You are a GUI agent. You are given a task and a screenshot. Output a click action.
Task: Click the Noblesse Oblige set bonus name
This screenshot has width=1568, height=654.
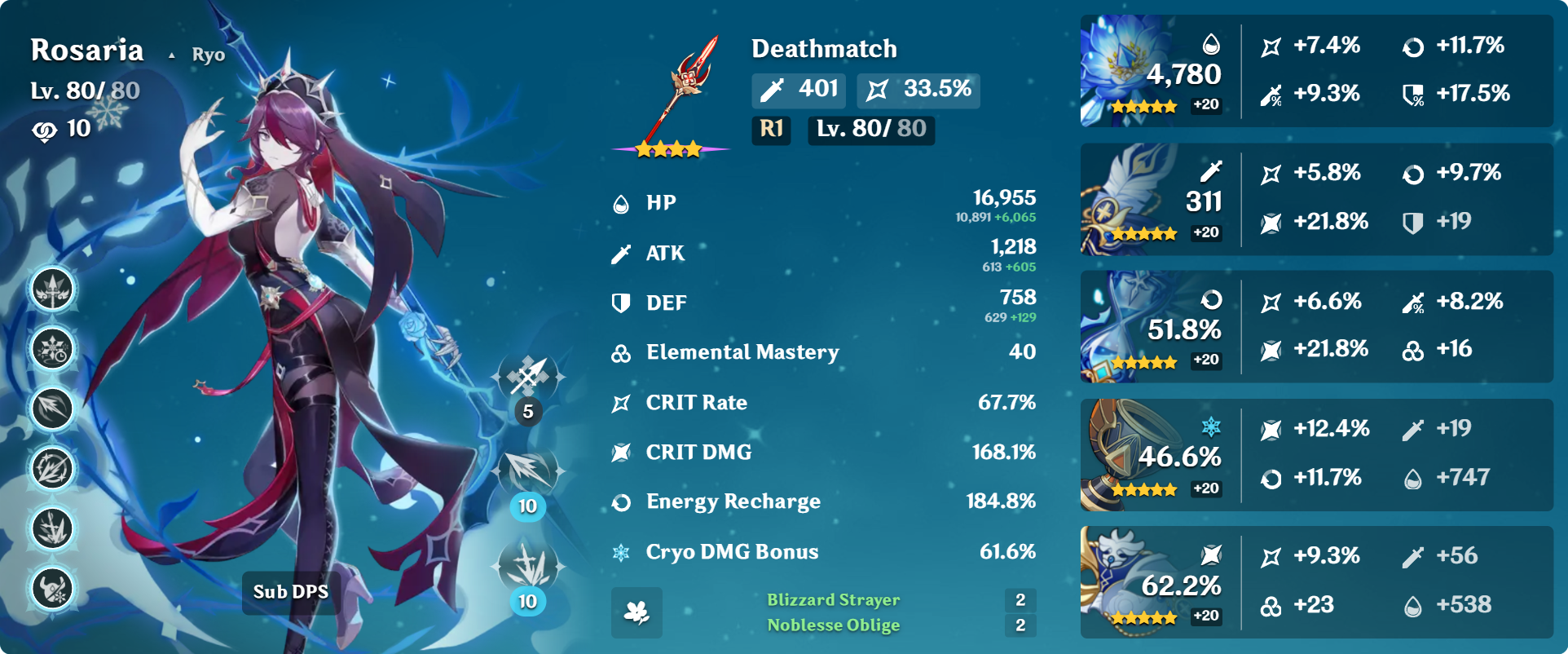click(x=833, y=625)
